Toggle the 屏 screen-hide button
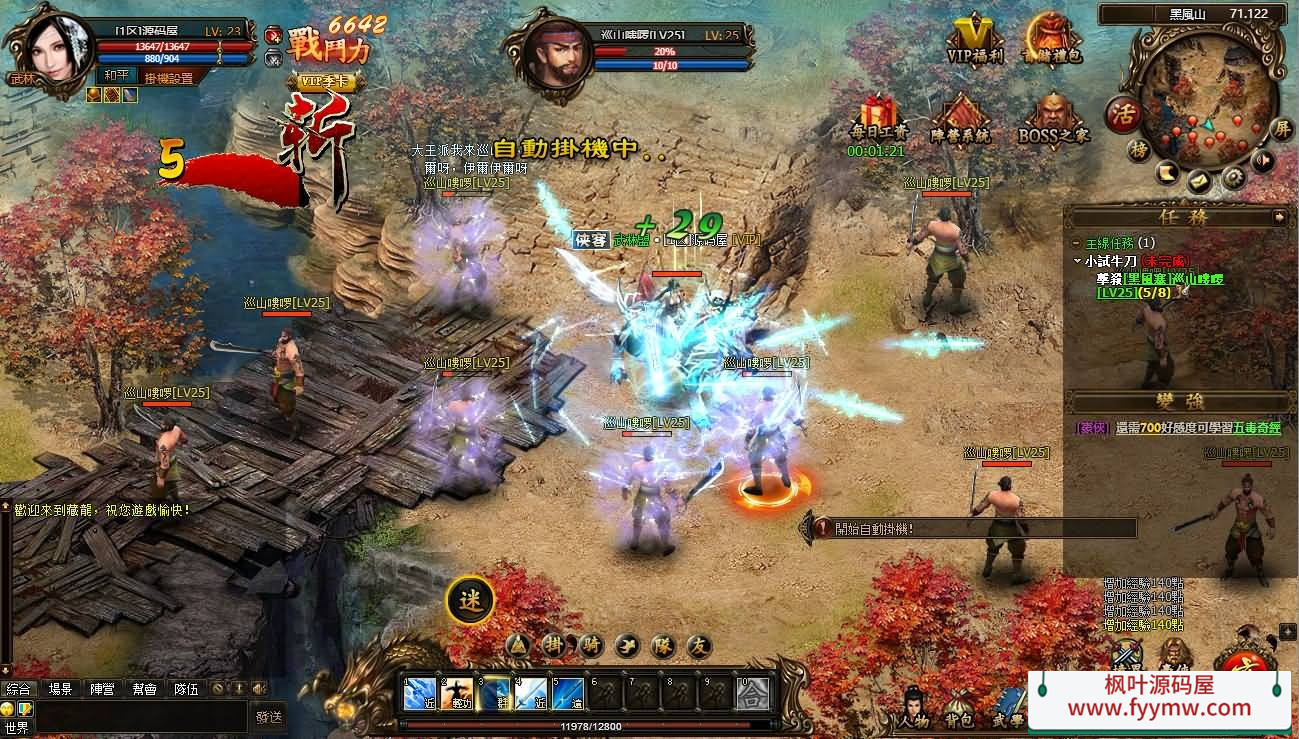Viewport: 1299px width, 739px height. (x=1281, y=129)
